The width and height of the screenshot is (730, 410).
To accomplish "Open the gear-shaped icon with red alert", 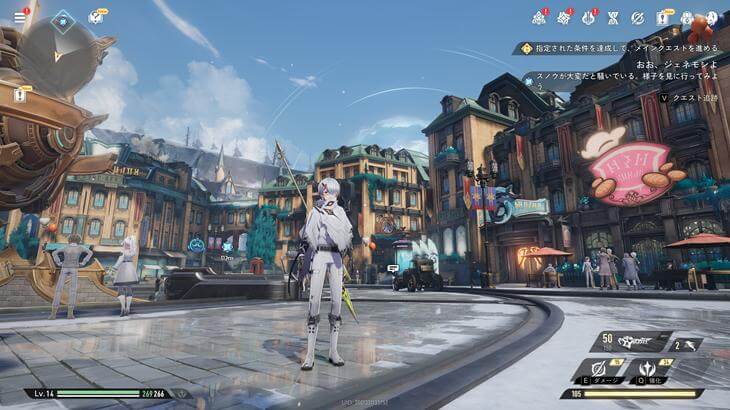I will [x=564, y=17].
